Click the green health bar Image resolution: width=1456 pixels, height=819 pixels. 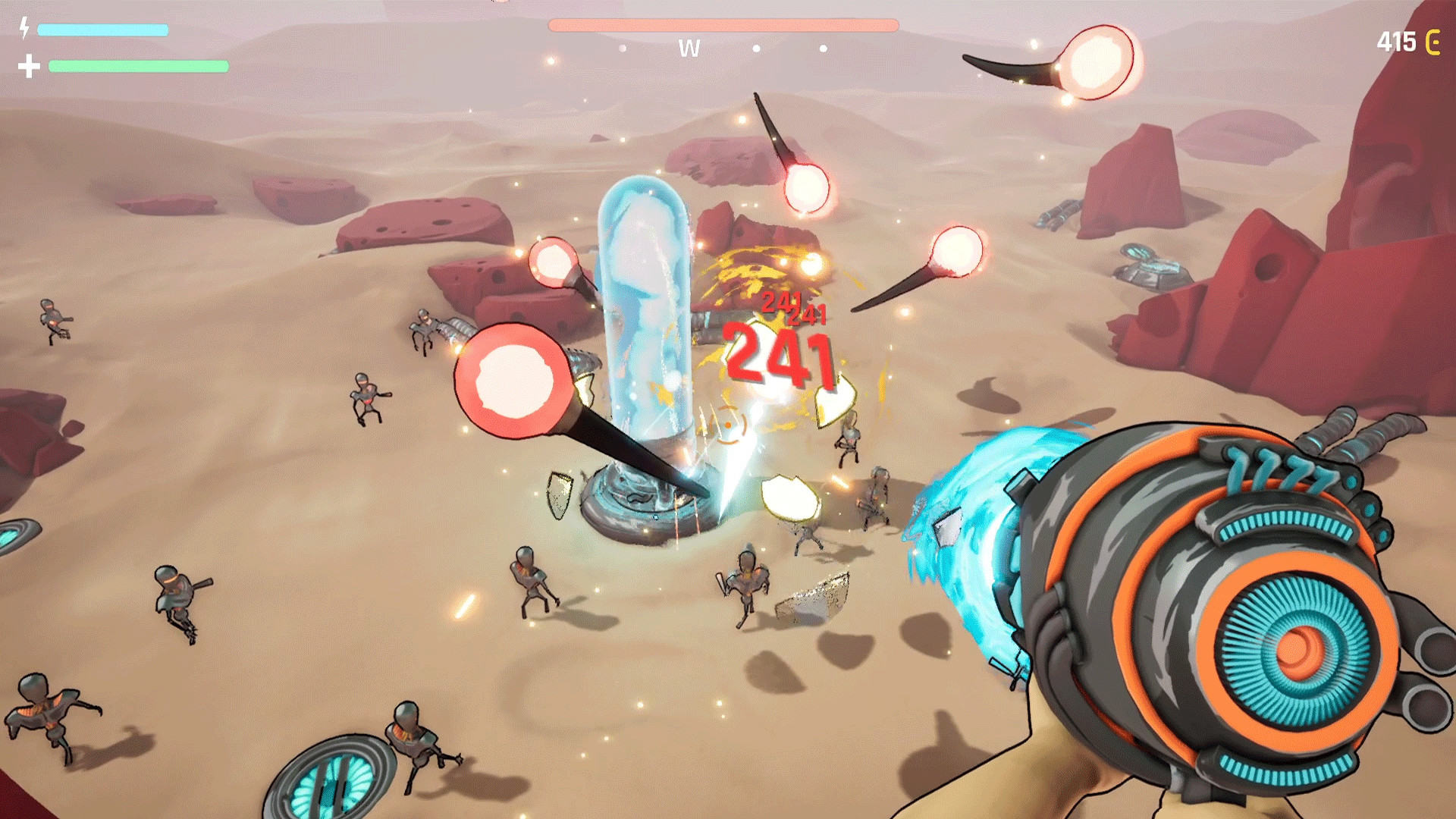click(139, 66)
